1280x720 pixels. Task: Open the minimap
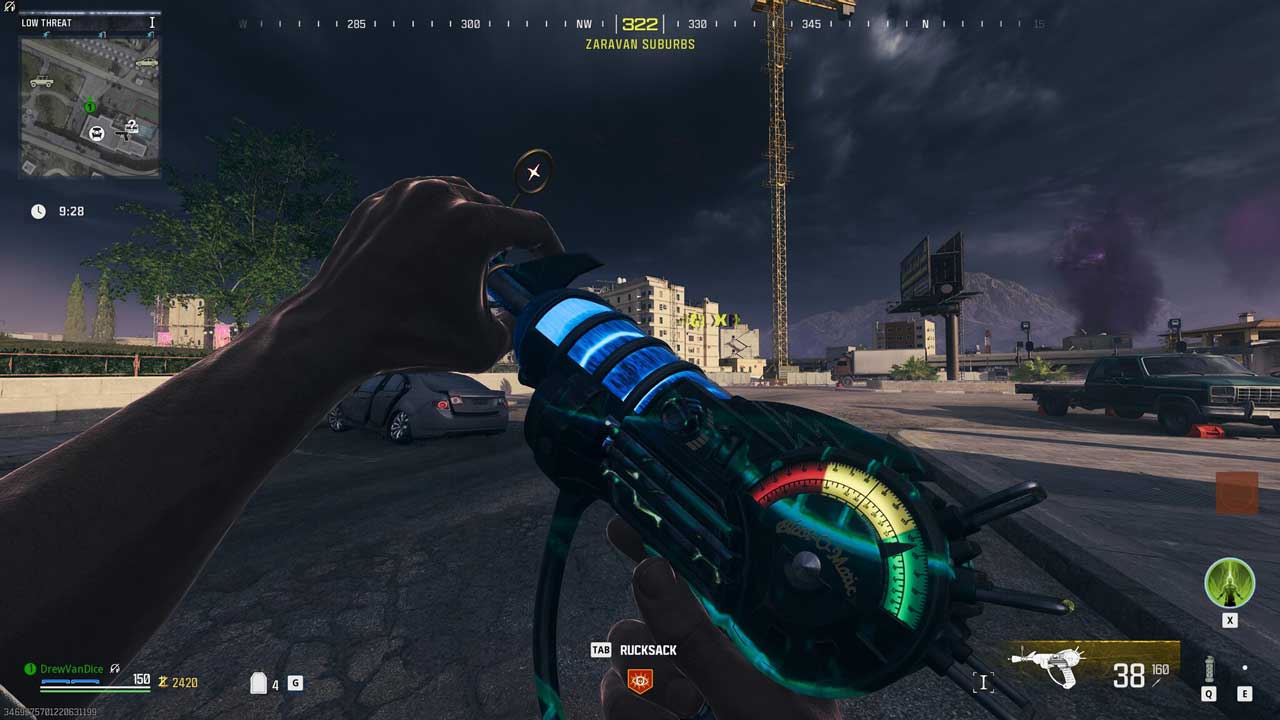pos(89,107)
